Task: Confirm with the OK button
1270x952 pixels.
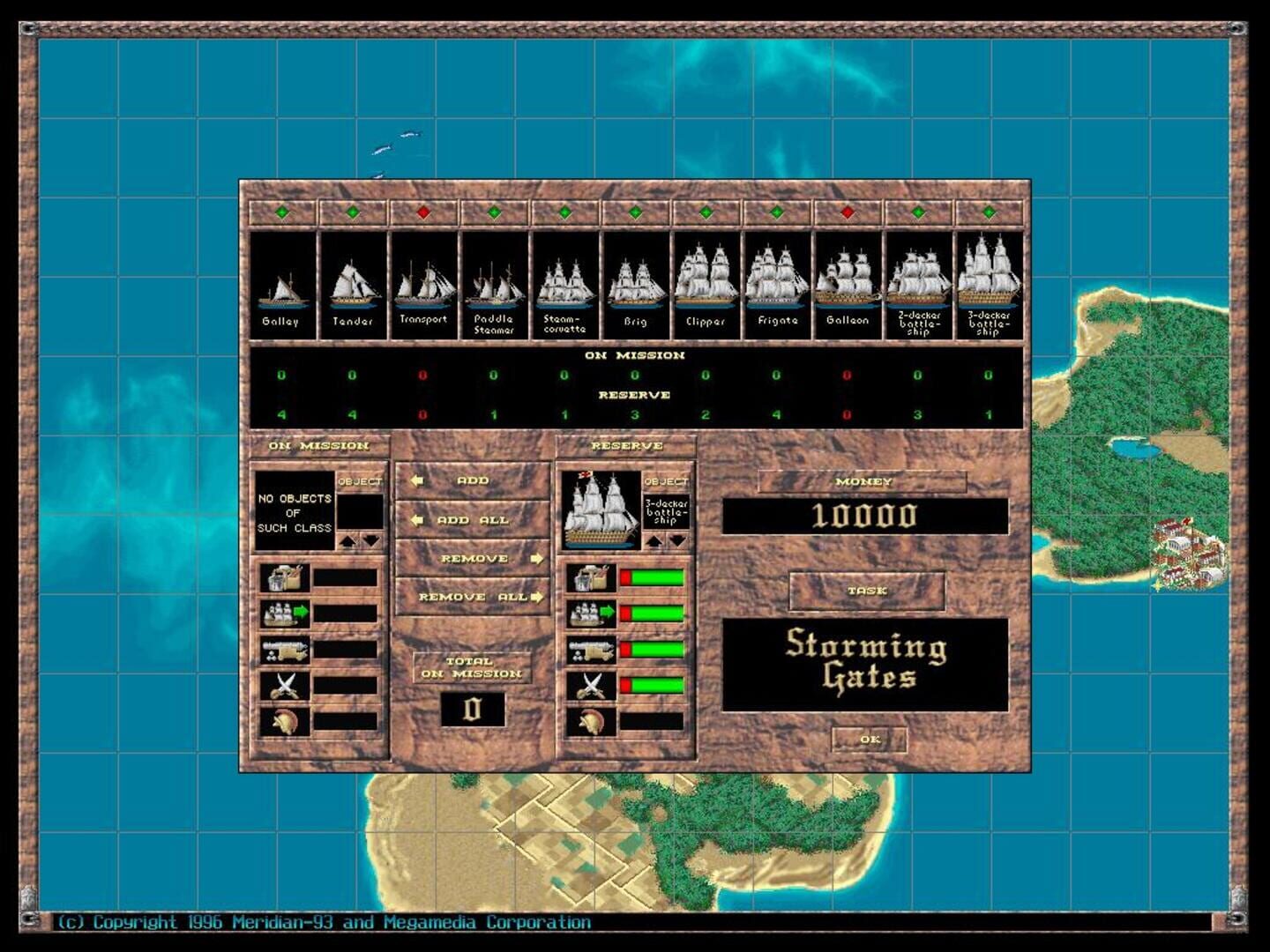Action: [x=869, y=740]
